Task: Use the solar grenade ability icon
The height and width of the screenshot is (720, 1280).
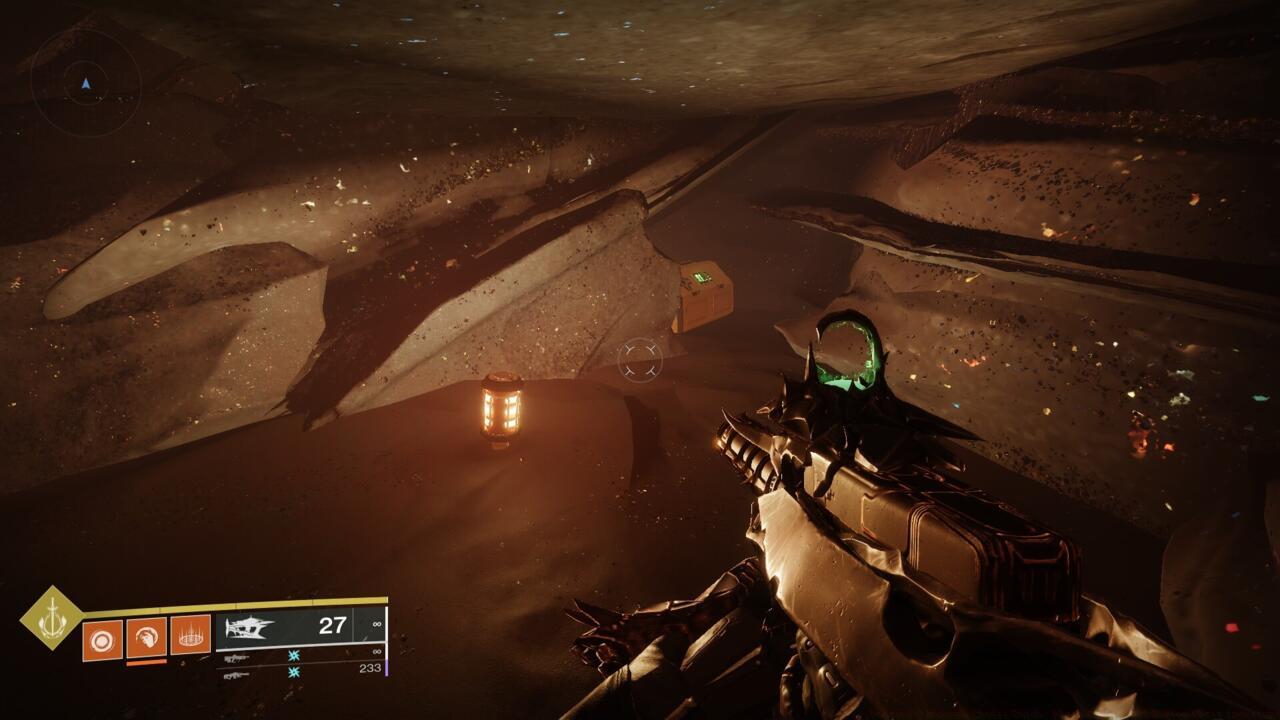Action: coord(102,640)
